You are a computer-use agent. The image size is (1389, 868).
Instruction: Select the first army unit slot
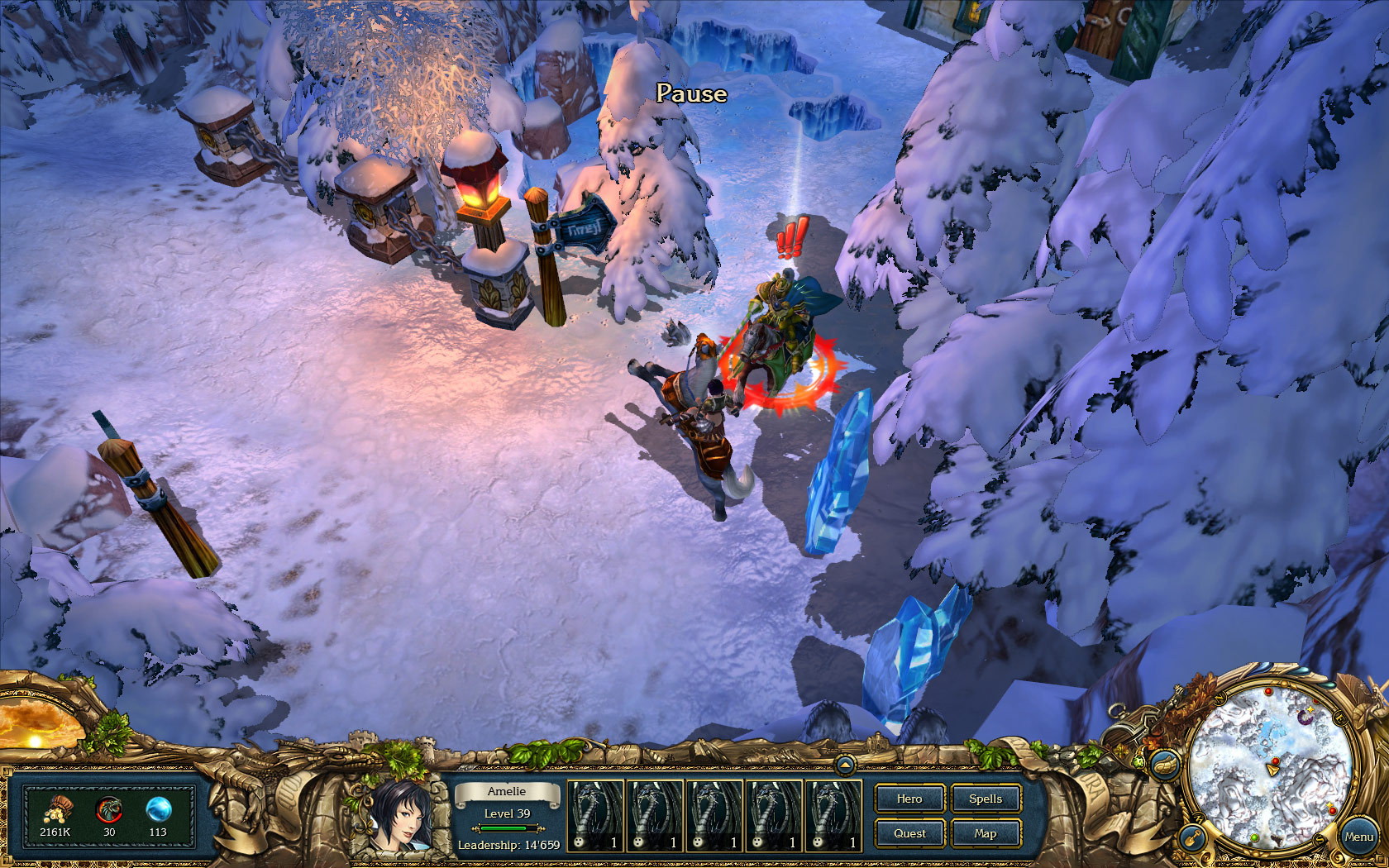click(x=594, y=814)
